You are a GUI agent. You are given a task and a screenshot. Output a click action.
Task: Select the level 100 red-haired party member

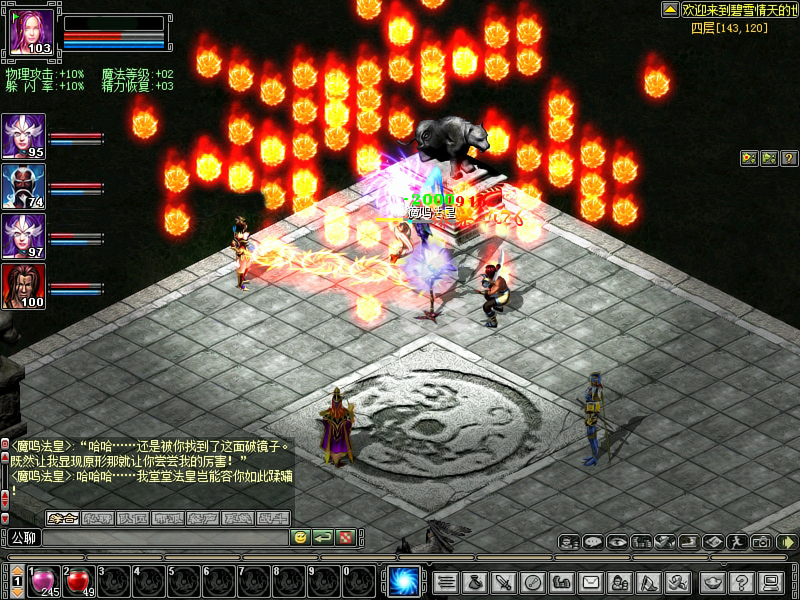coord(23,286)
